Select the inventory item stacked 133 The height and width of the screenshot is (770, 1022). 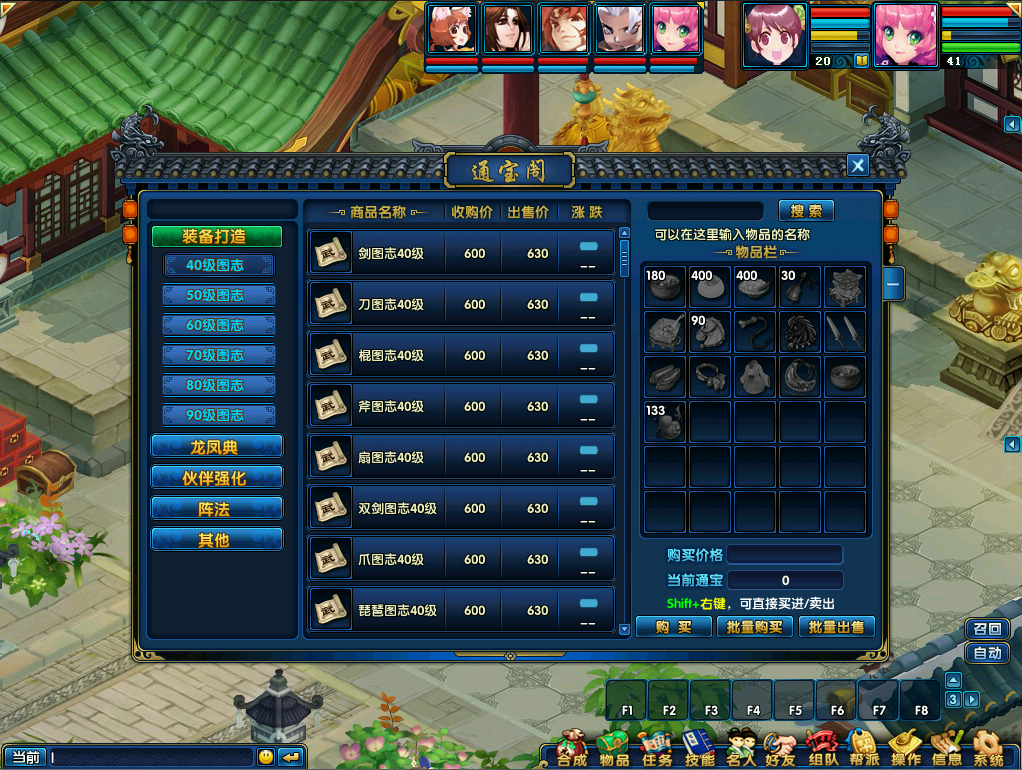coord(665,423)
